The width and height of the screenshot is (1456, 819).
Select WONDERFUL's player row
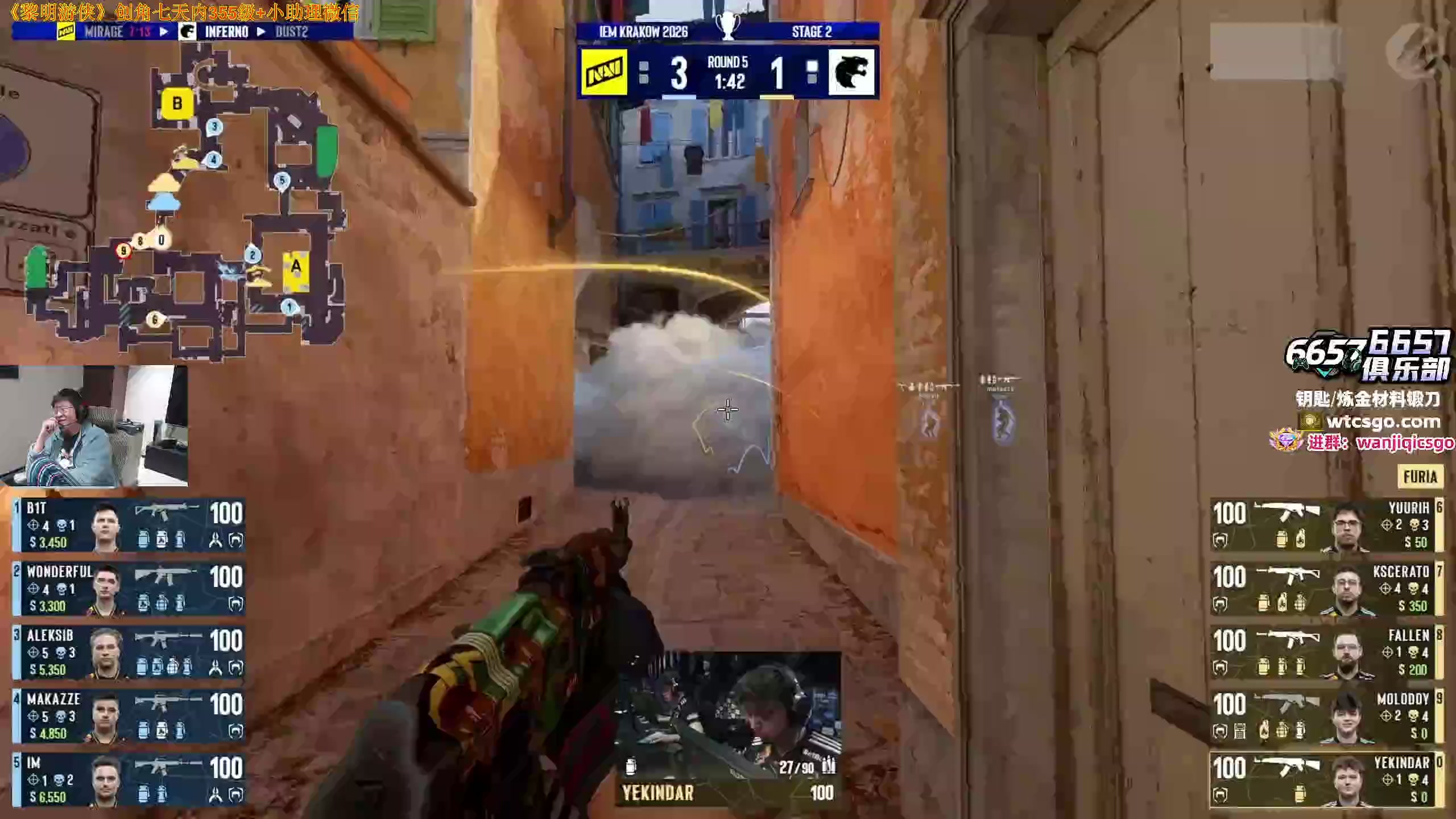tap(130, 589)
